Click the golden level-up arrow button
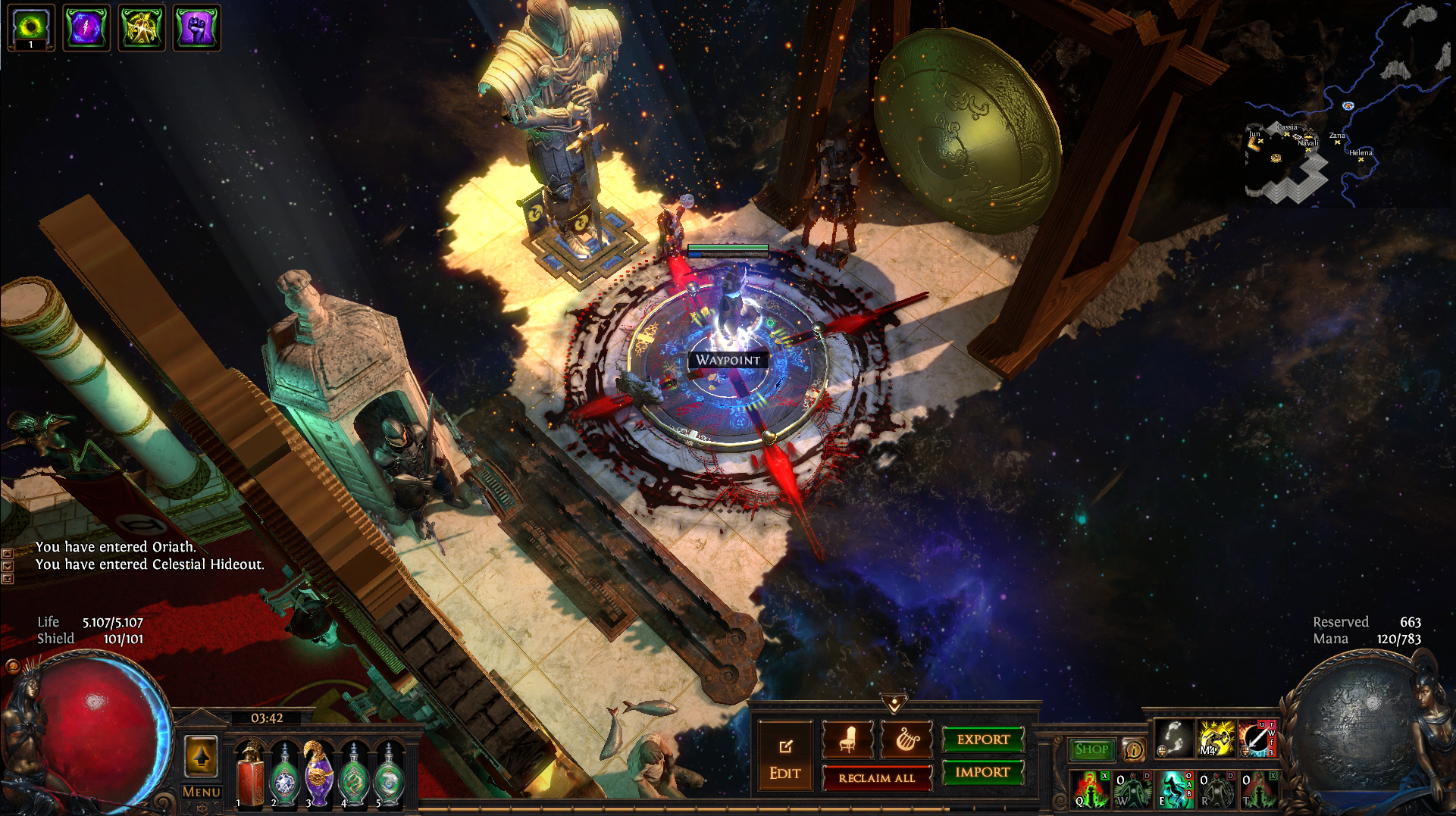Screen dimensions: 1456x816 pyautogui.click(x=202, y=756)
